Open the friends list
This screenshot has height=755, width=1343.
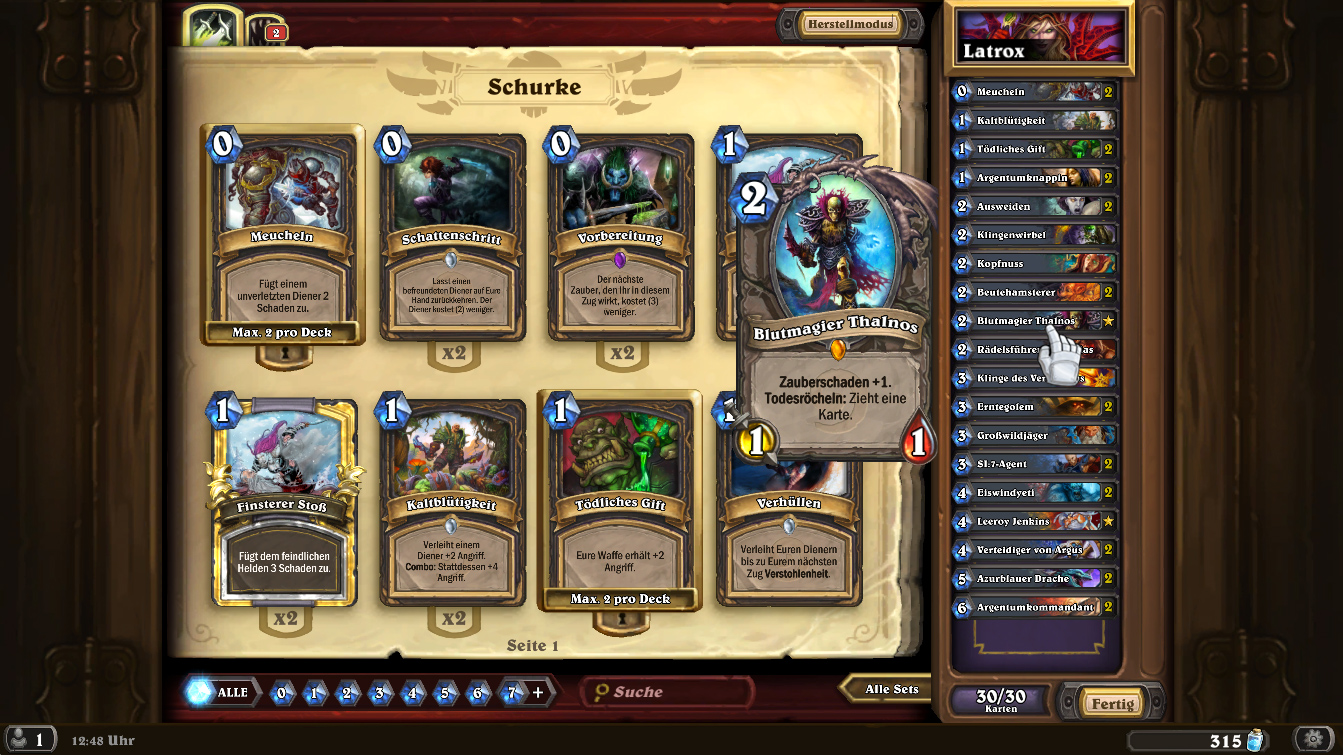tap(30, 738)
